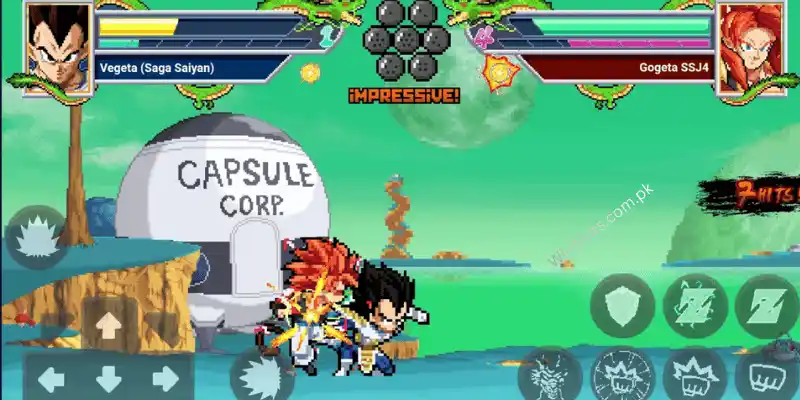Image resolution: width=800 pixels, height=400 pixels.
Task: Tap the down arrow to crouch
Action: (x=109, y=379)
